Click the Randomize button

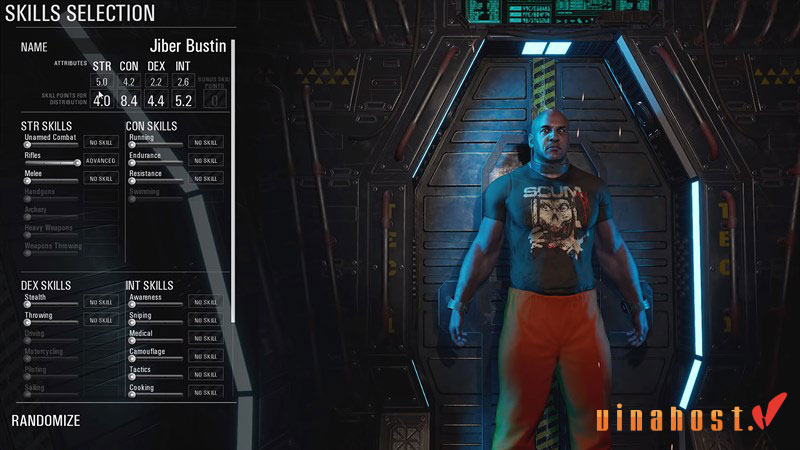pyautogui.click(x=45, y=421)
